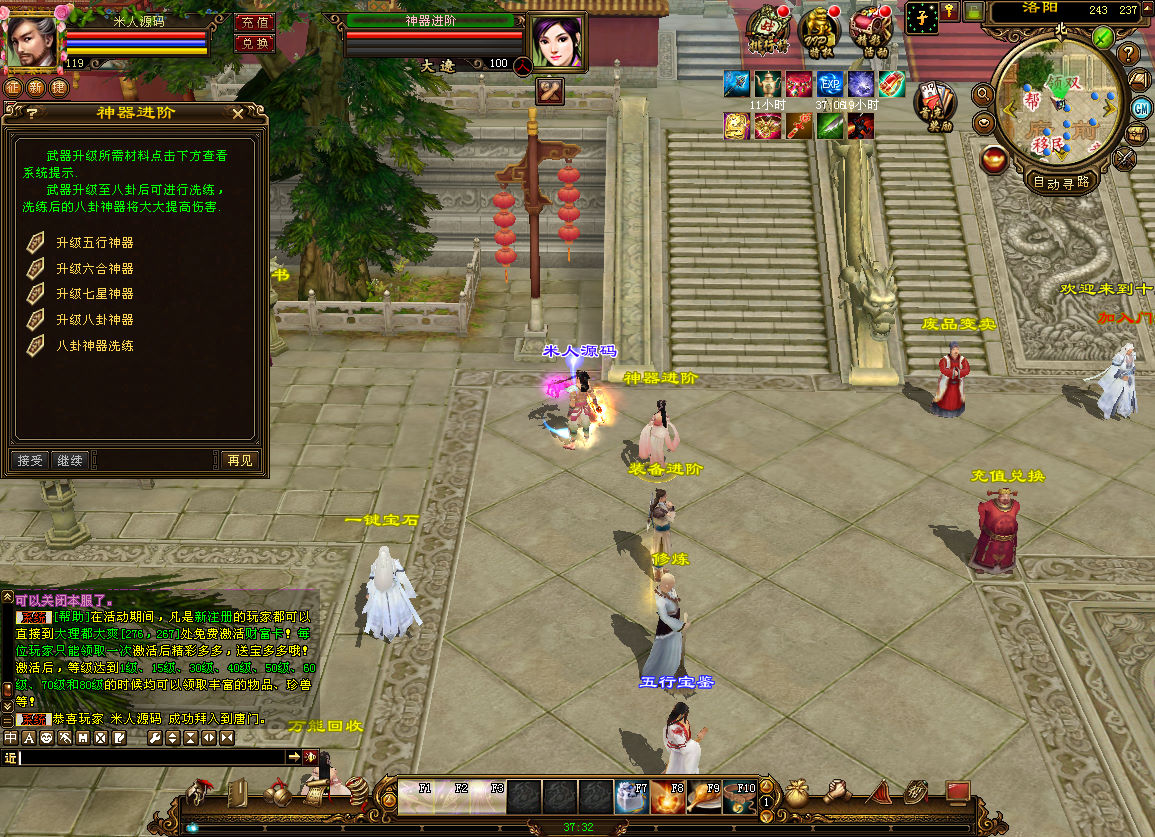Open the money bag icon on bottom bar
Screen dimensions: 1155x837
tap(797, 794)
